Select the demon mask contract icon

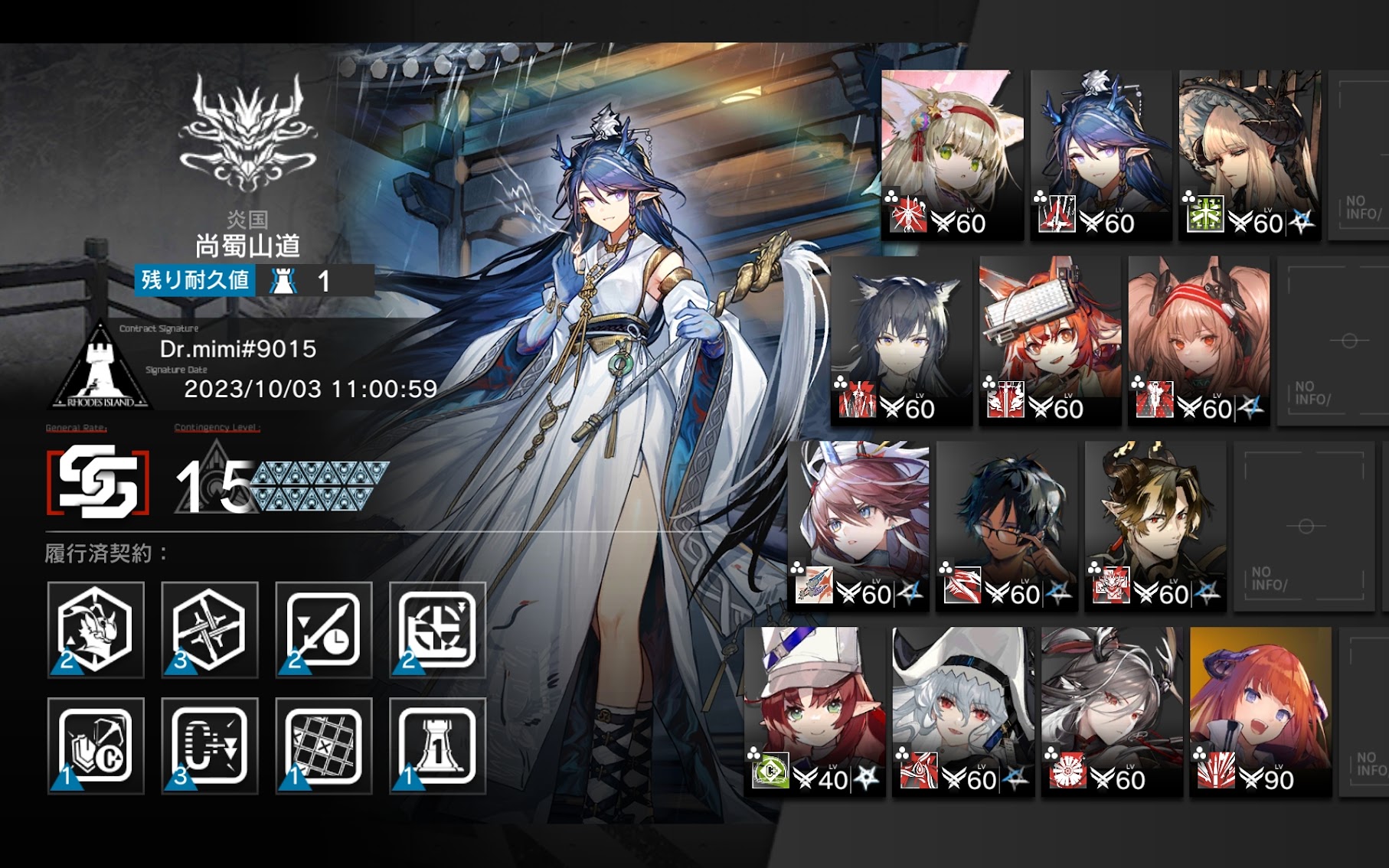96,629
